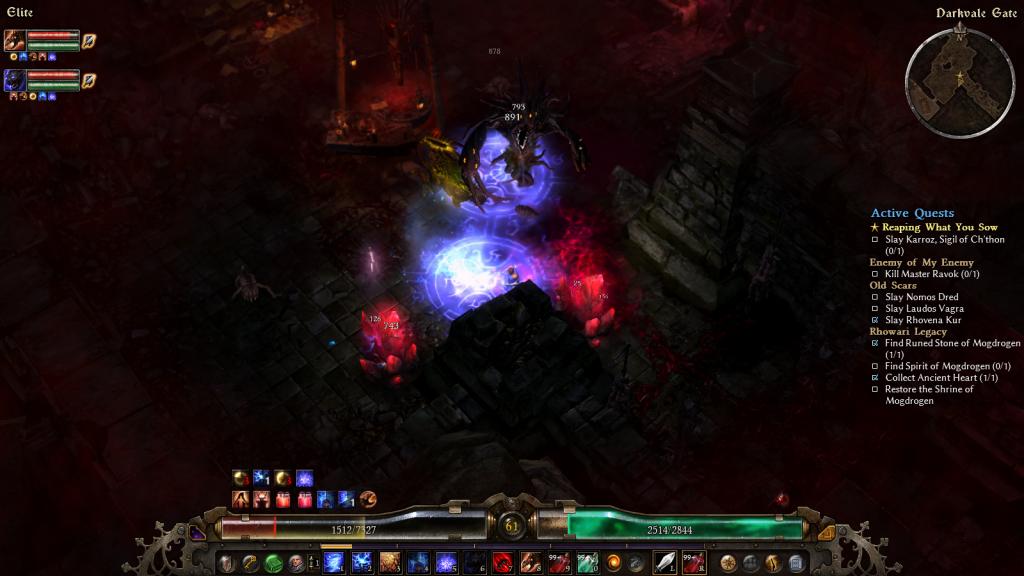
Task: Click the gold compass button on the hotbar
Action: click(728, 563)
